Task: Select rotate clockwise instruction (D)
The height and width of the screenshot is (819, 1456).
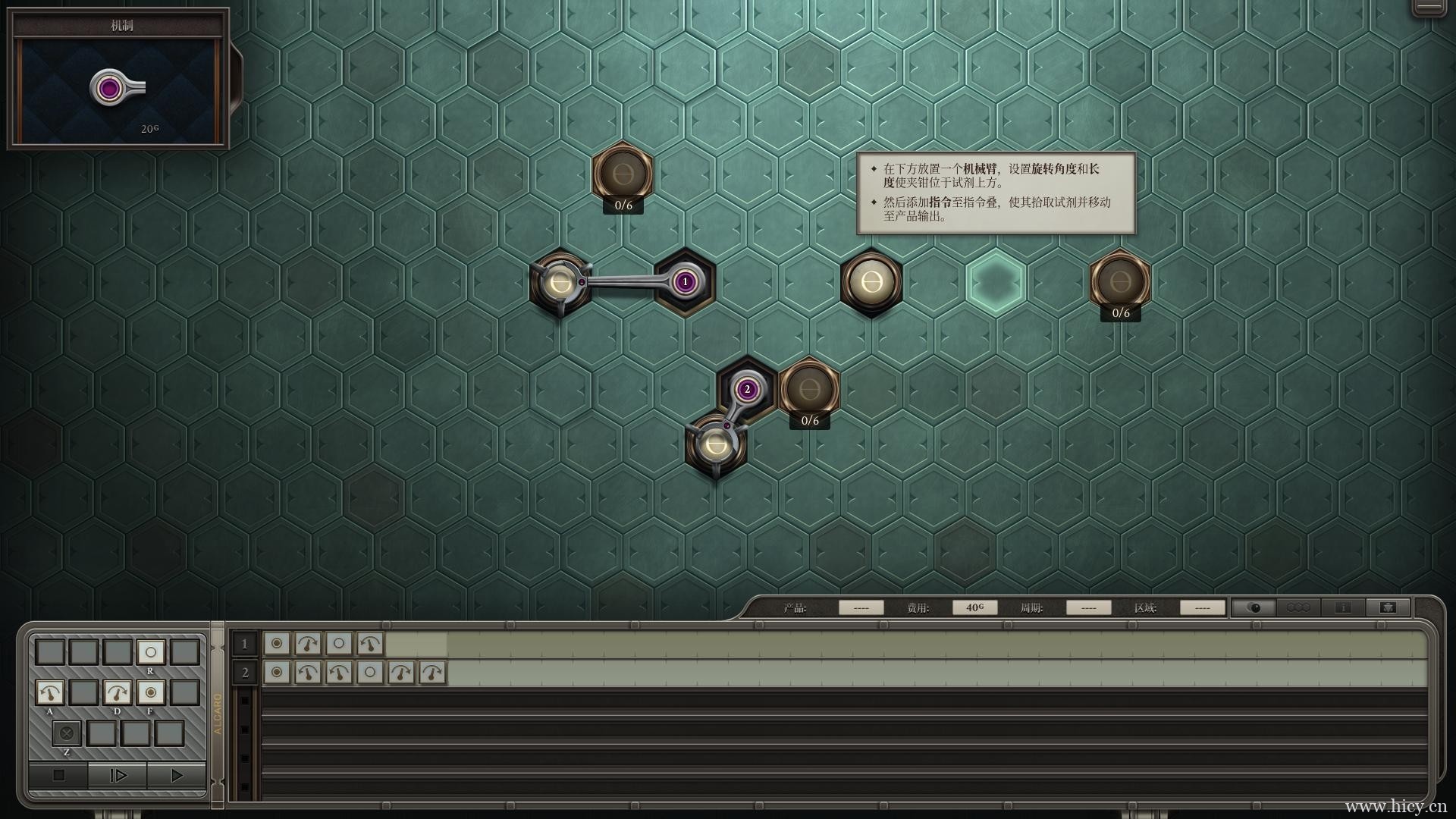Action: click(116, 692)
